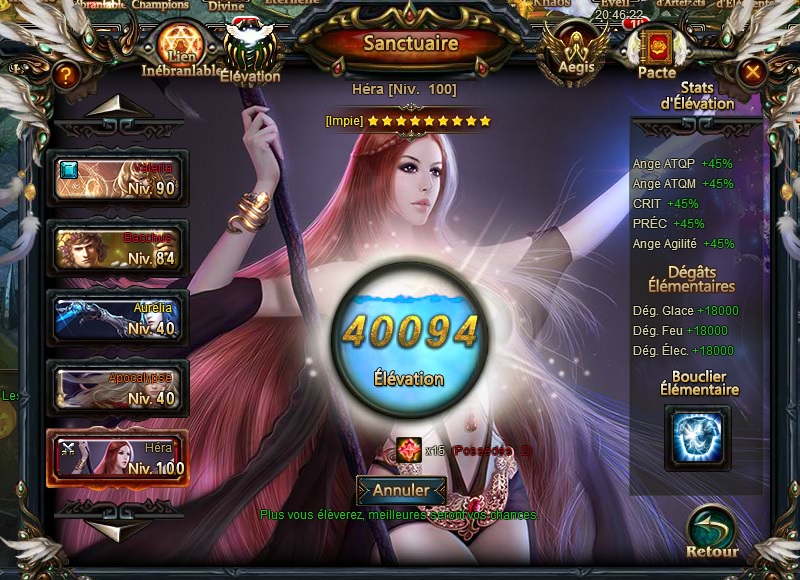Select Héra Niv. 100 in the list
Image resolution: width=800 pixels, height=580 pixels.
coord(117,458)
